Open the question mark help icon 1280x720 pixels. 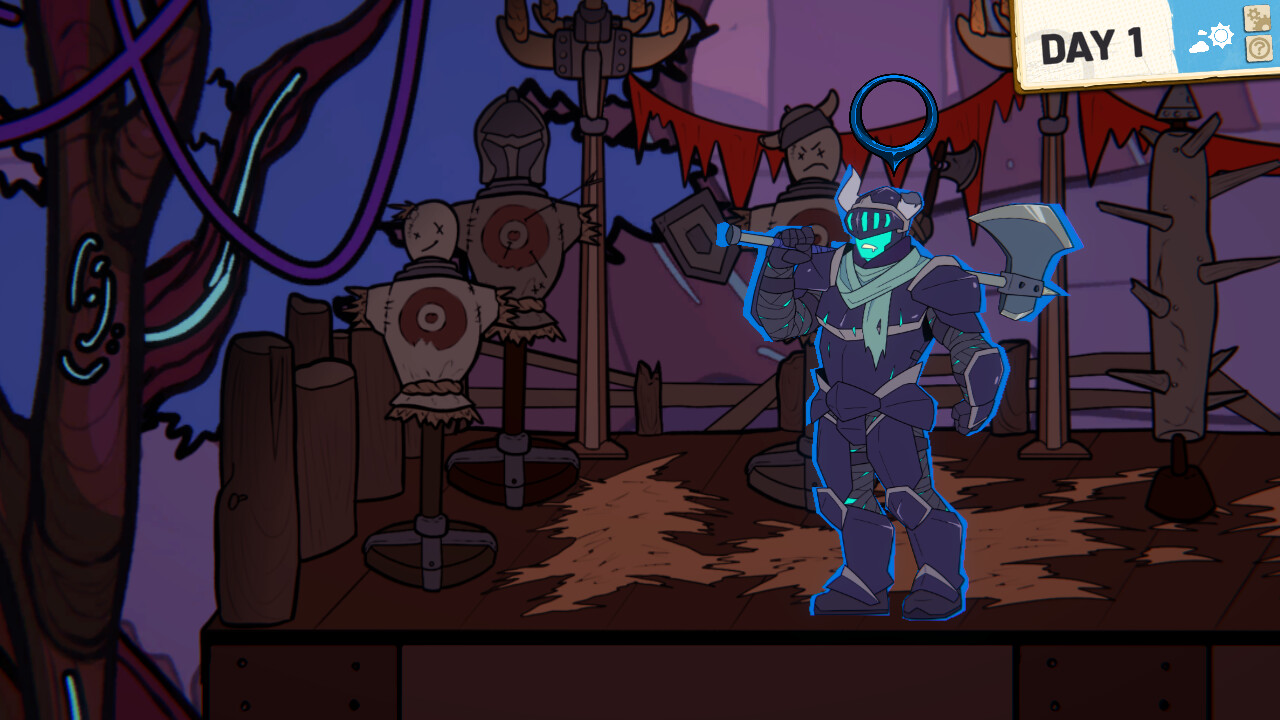(1257, 47)
